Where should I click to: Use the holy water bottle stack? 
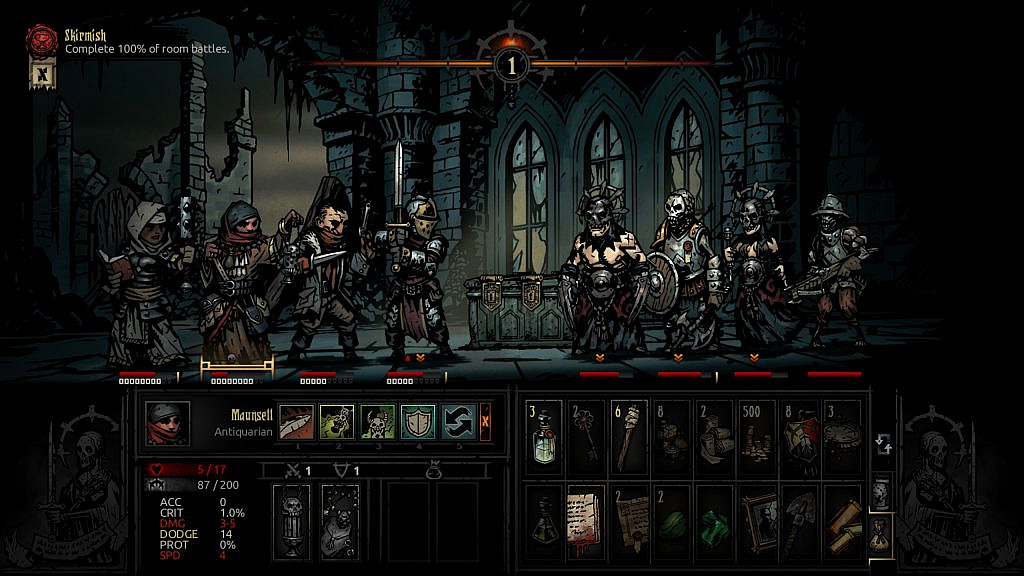click(x=542, y=431)
